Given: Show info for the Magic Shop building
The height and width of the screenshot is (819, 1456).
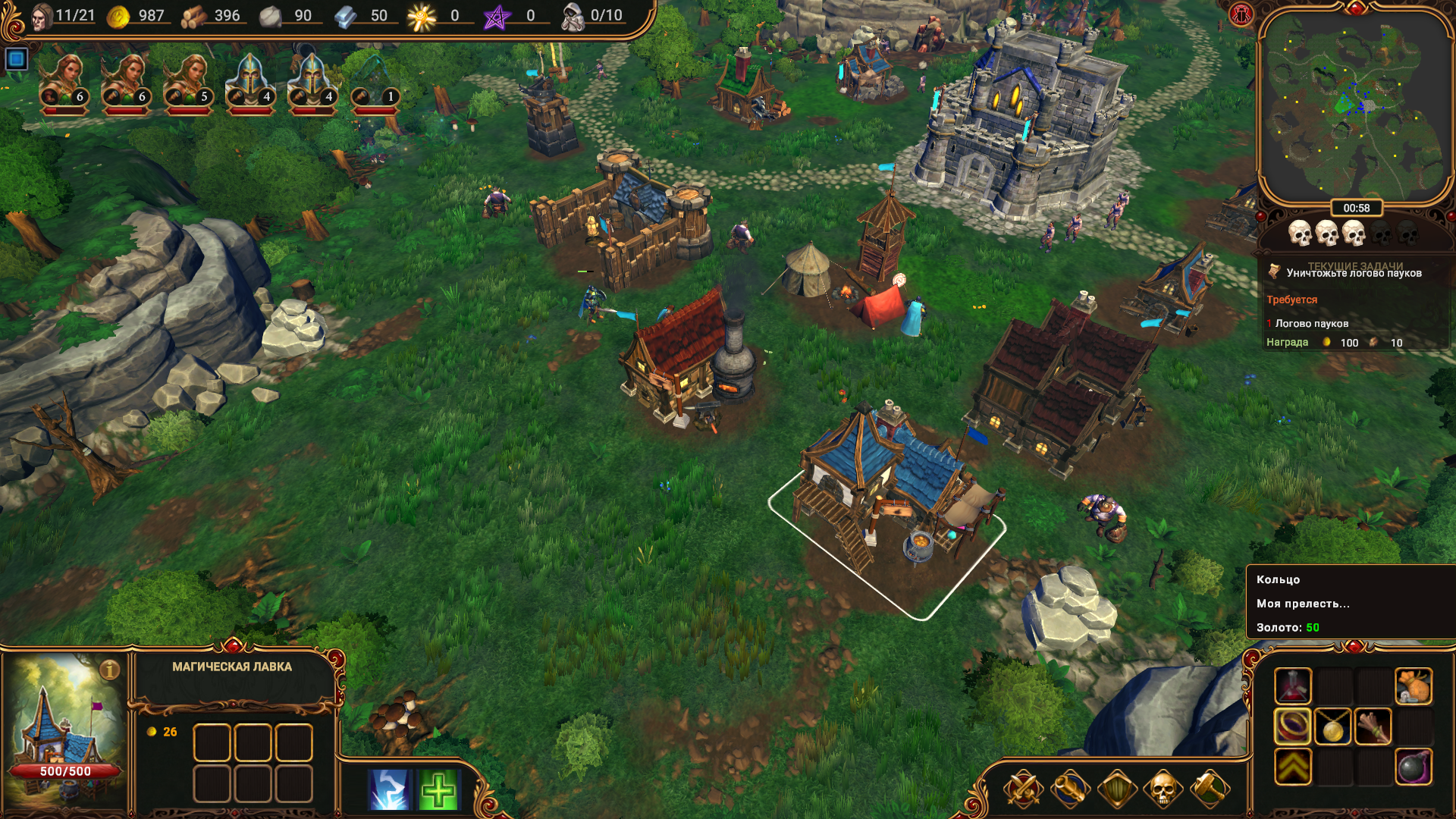Looking at the screenshot, I should pos(110,670).
